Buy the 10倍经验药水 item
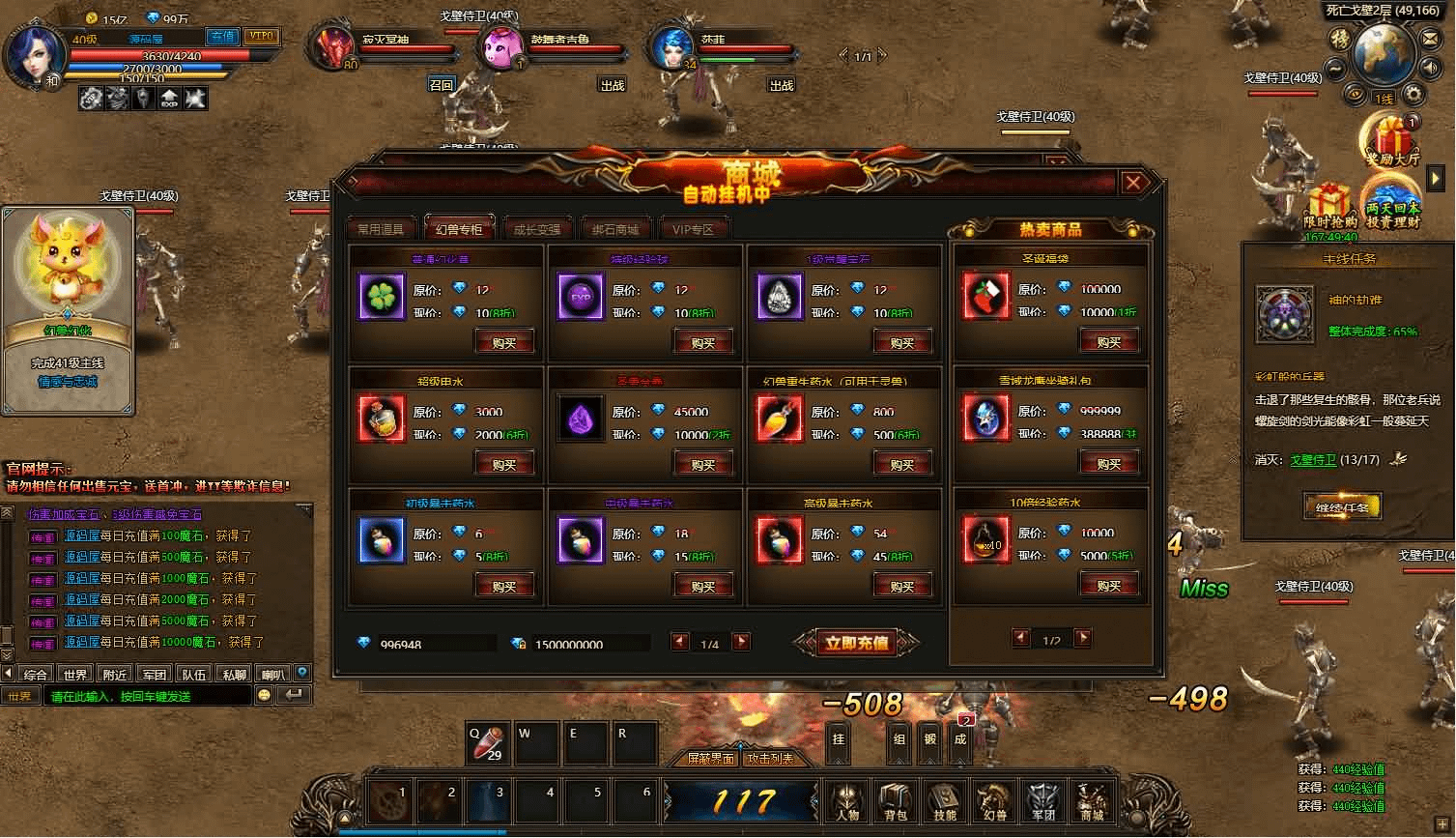This screenshot has width=1456, height=838. 1108,585
